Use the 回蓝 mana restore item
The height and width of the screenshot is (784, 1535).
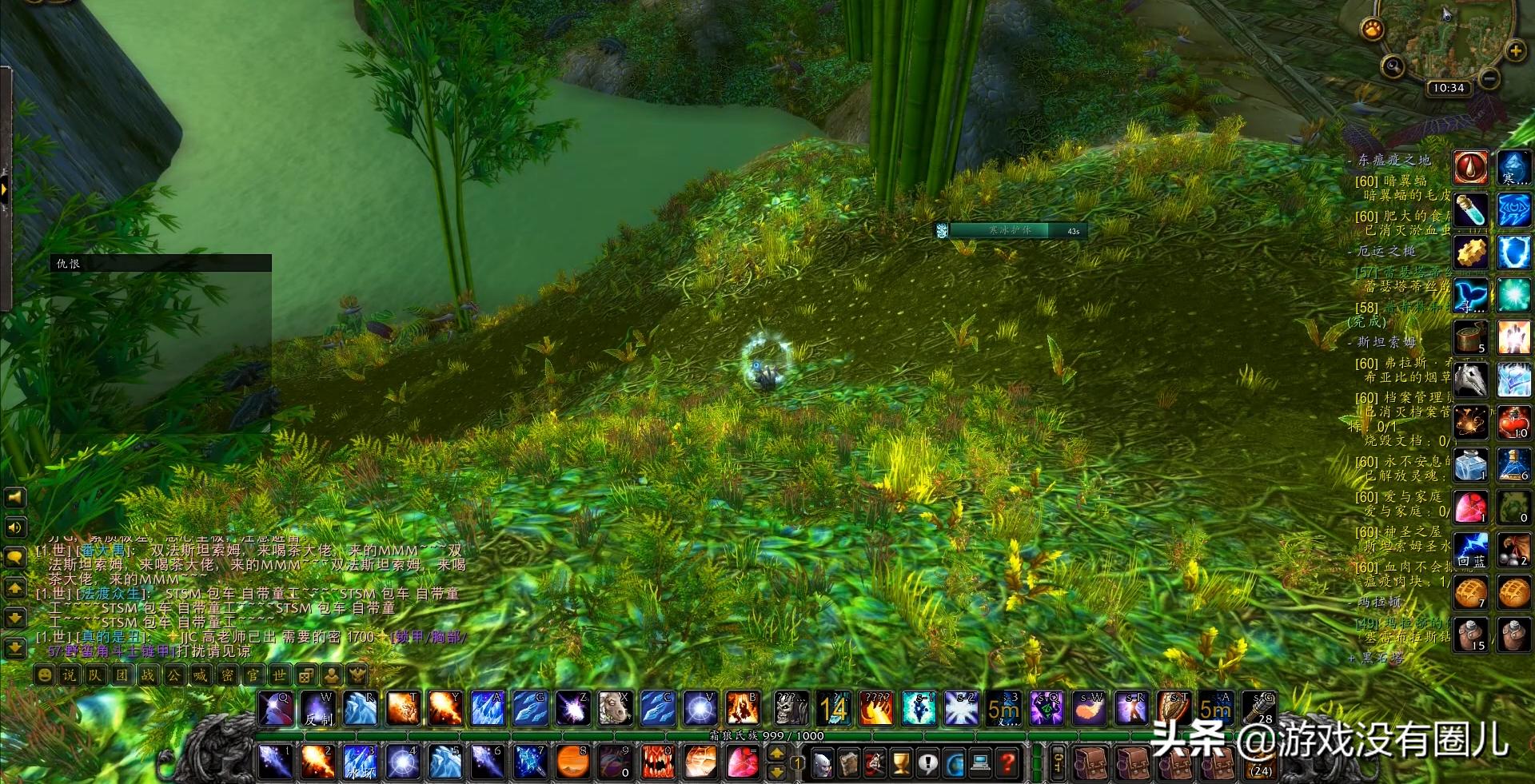1470,550
